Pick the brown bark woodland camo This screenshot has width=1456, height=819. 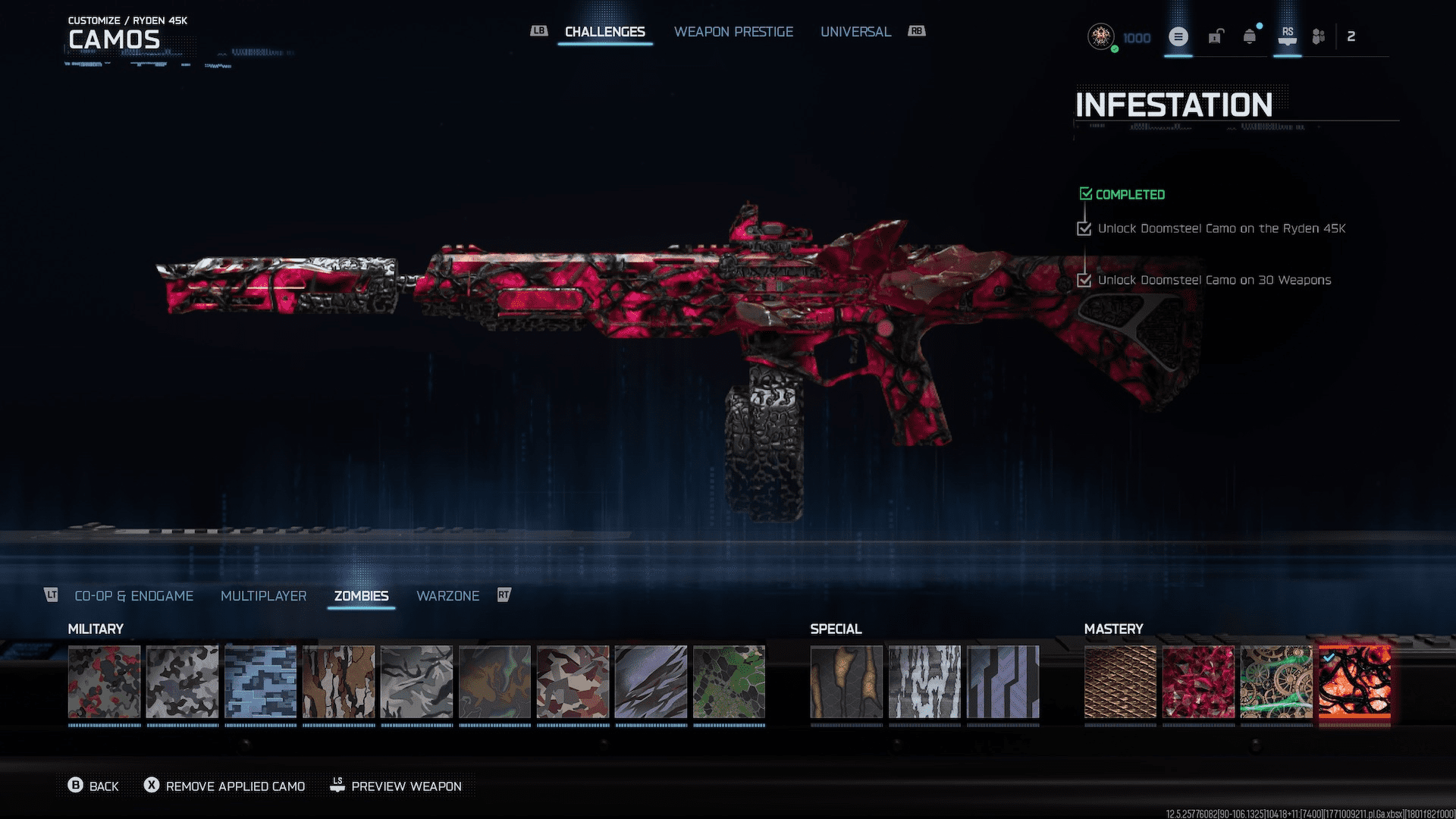(339, 682)
